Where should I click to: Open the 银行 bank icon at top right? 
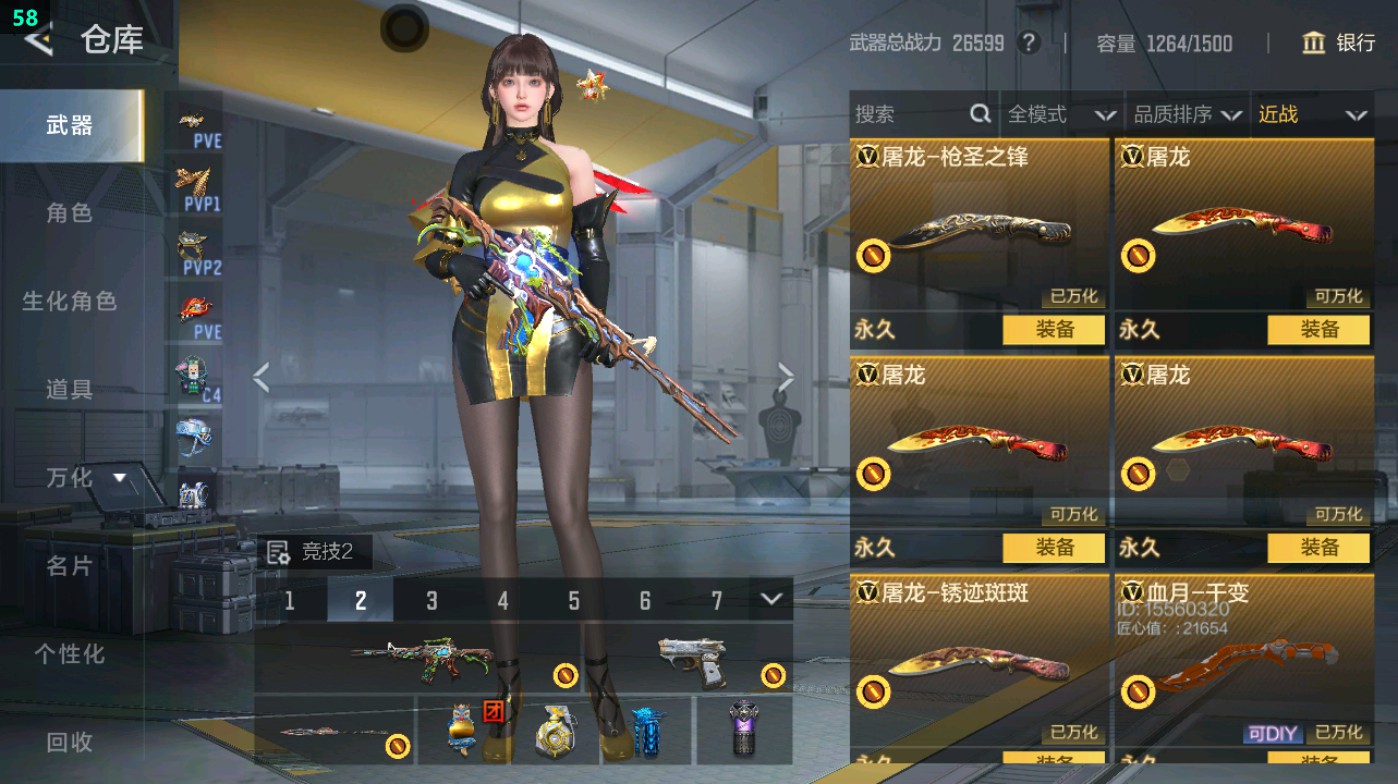(x=1313, y=44)
